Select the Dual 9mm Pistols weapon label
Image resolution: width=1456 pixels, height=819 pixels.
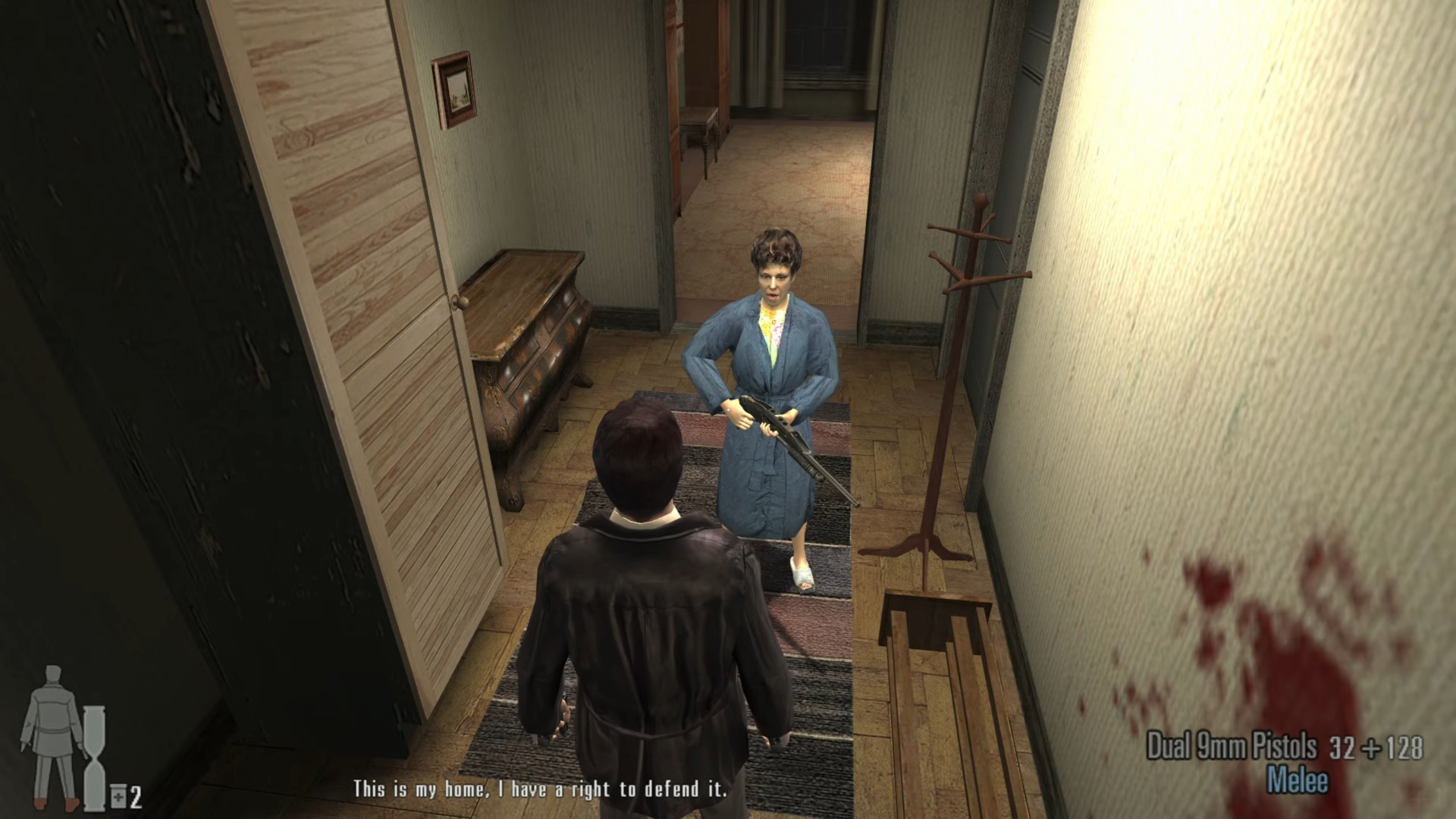pyautogui.click(x=1231, y=747)
